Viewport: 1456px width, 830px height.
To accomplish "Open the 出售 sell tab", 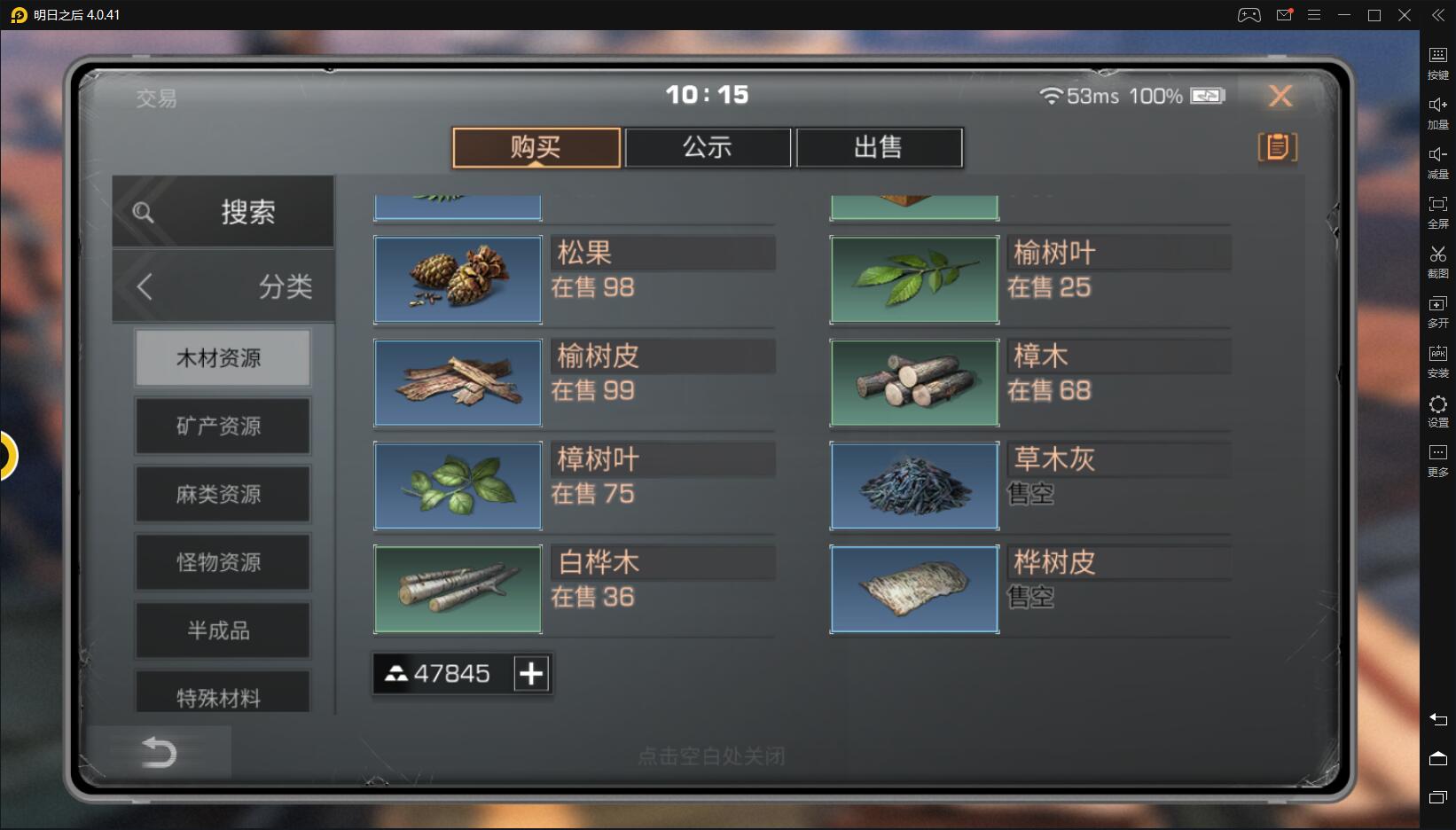I will (879, 147).
